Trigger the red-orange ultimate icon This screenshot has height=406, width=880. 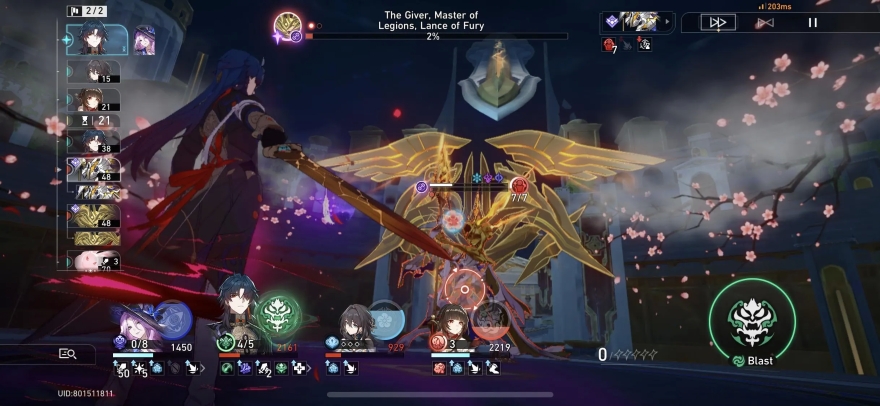490,320
